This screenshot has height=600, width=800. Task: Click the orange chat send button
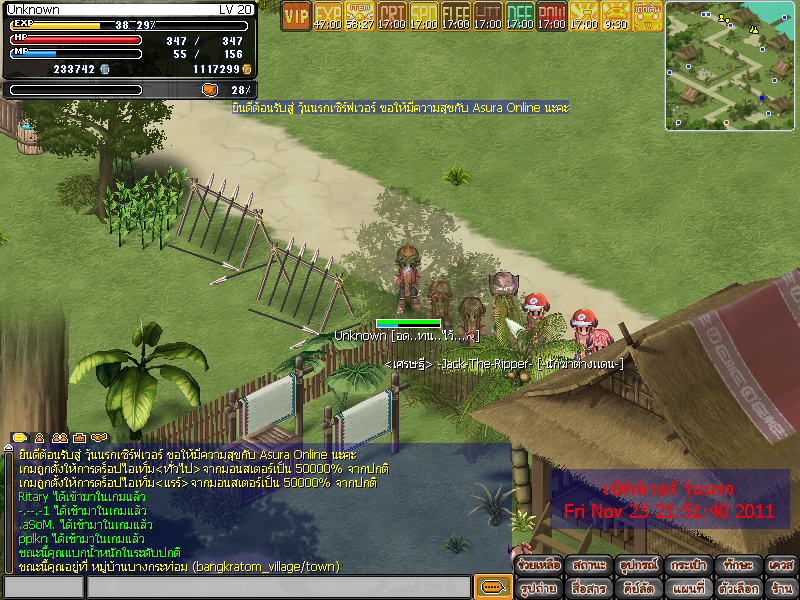pos(491,587)
